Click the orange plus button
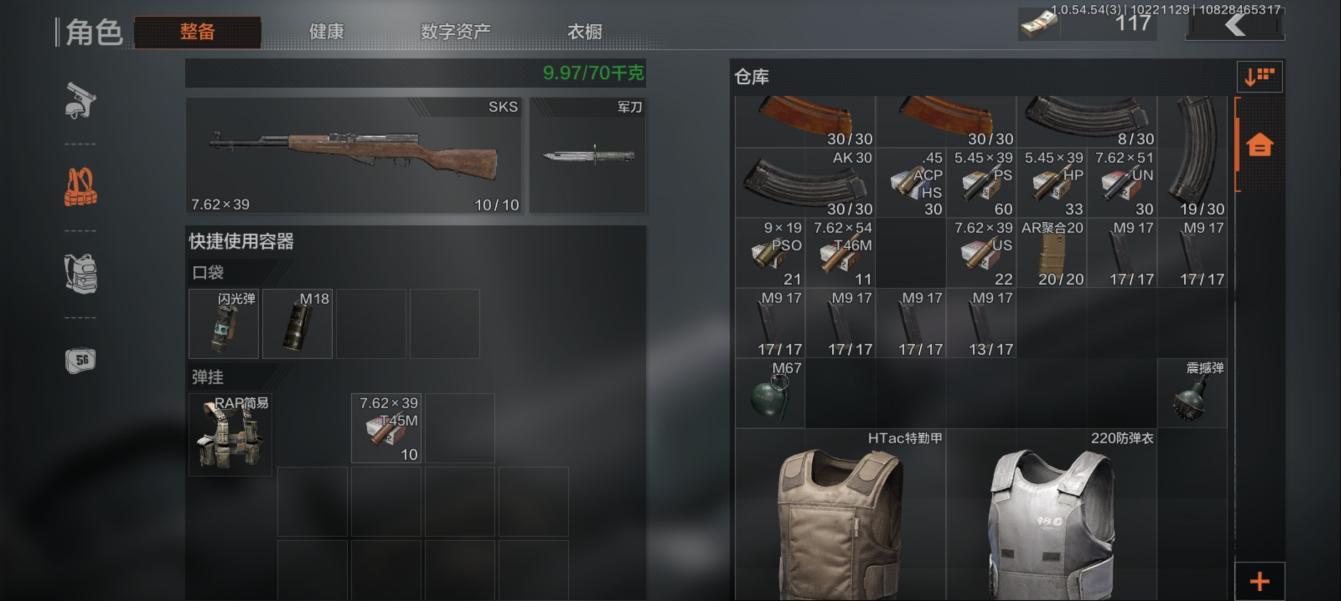The width and height of the screenshot is (1341, 601). [x=1259, y=581]
